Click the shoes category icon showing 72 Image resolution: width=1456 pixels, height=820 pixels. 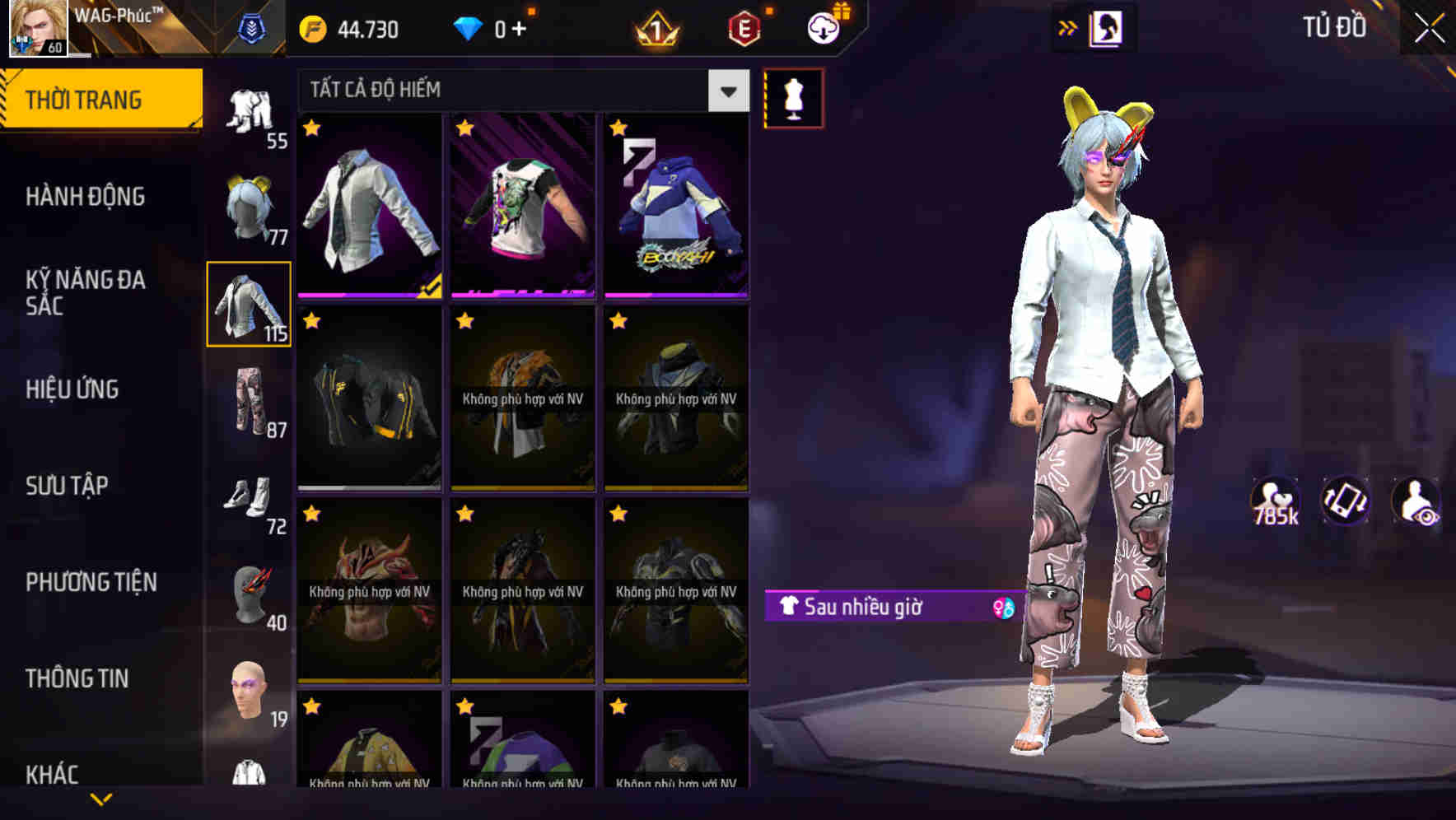[250, 502]
